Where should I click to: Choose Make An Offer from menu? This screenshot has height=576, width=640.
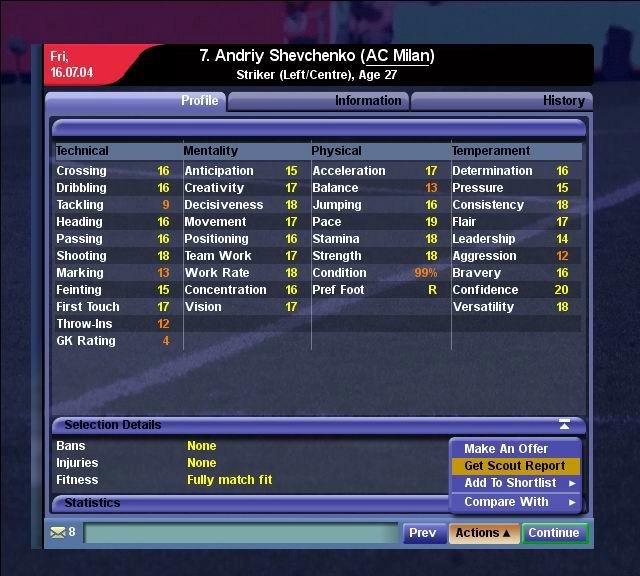pos(506,449)
